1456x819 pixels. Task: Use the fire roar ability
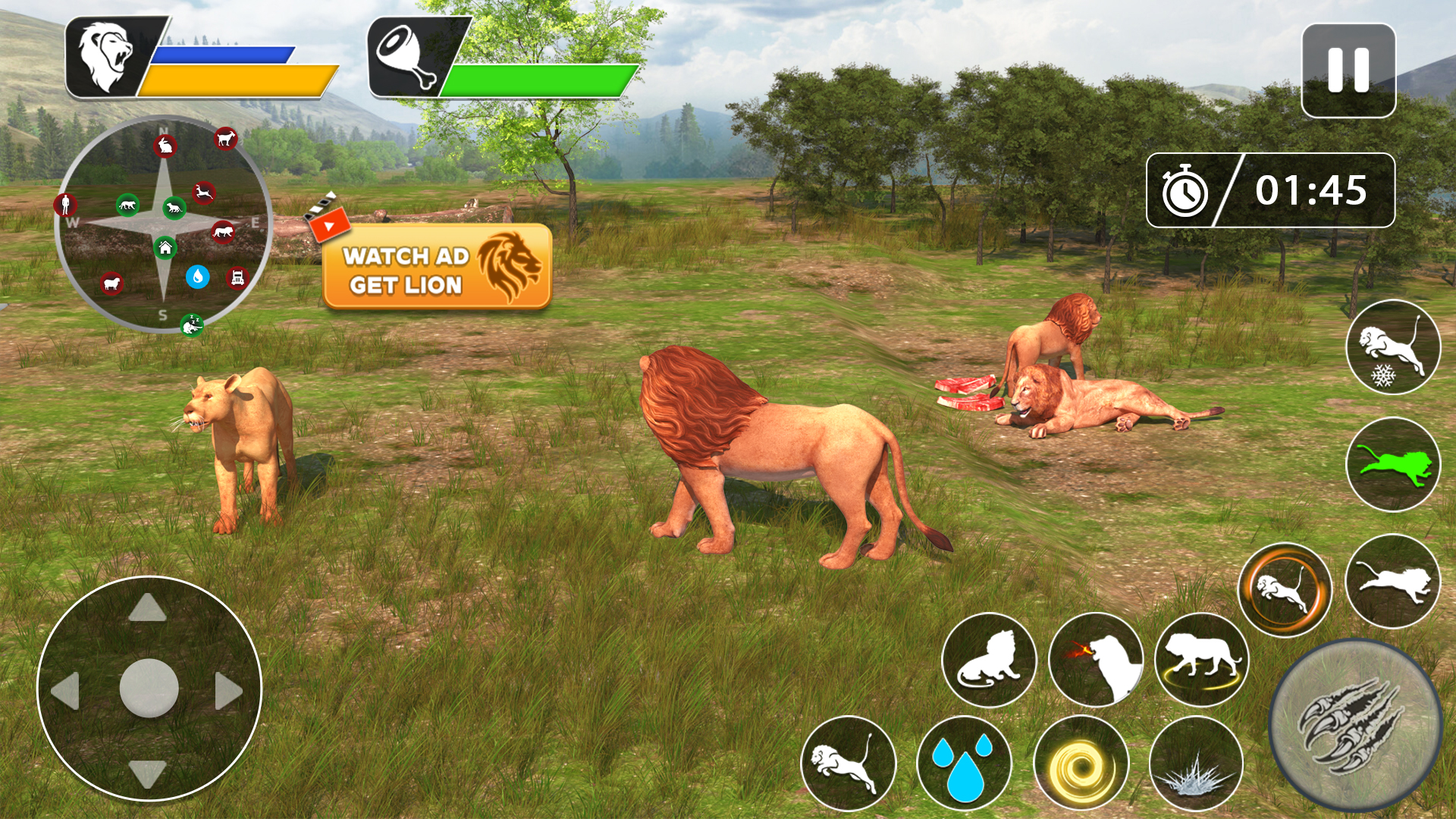pyautogui.click(x=1096, y=660)
